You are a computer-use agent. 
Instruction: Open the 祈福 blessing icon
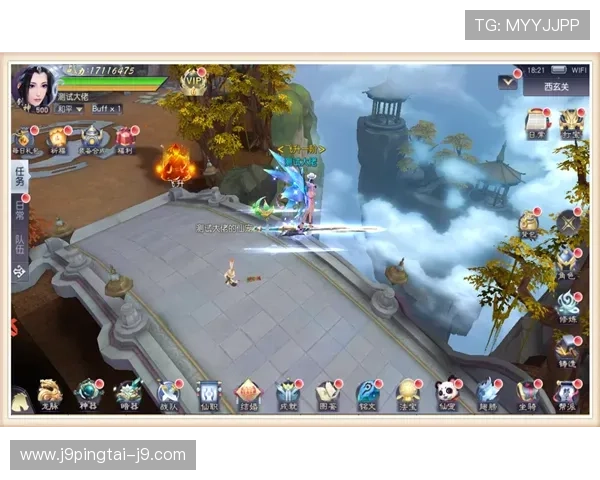pos(57,139)
